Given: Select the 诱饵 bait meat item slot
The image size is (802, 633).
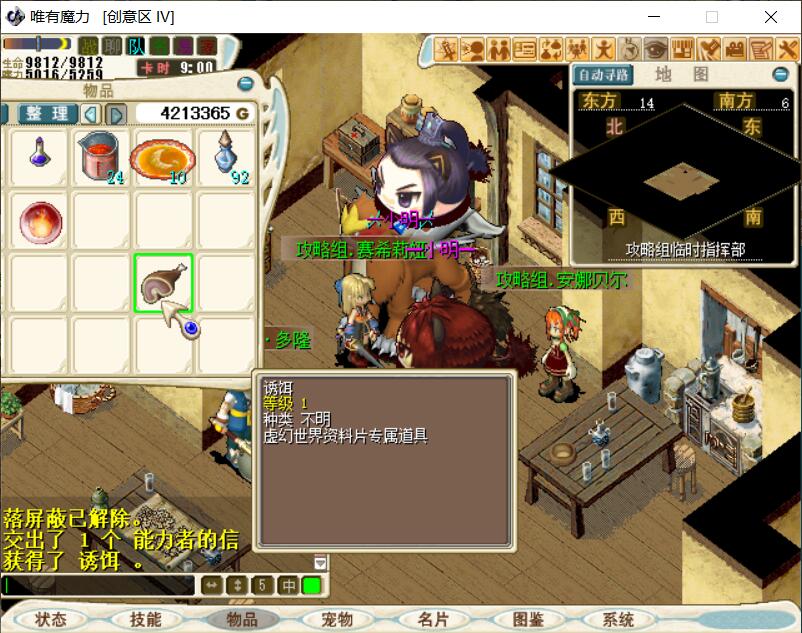Looking at the screenshot, I should pyautogui.click(x=163, y=283).
